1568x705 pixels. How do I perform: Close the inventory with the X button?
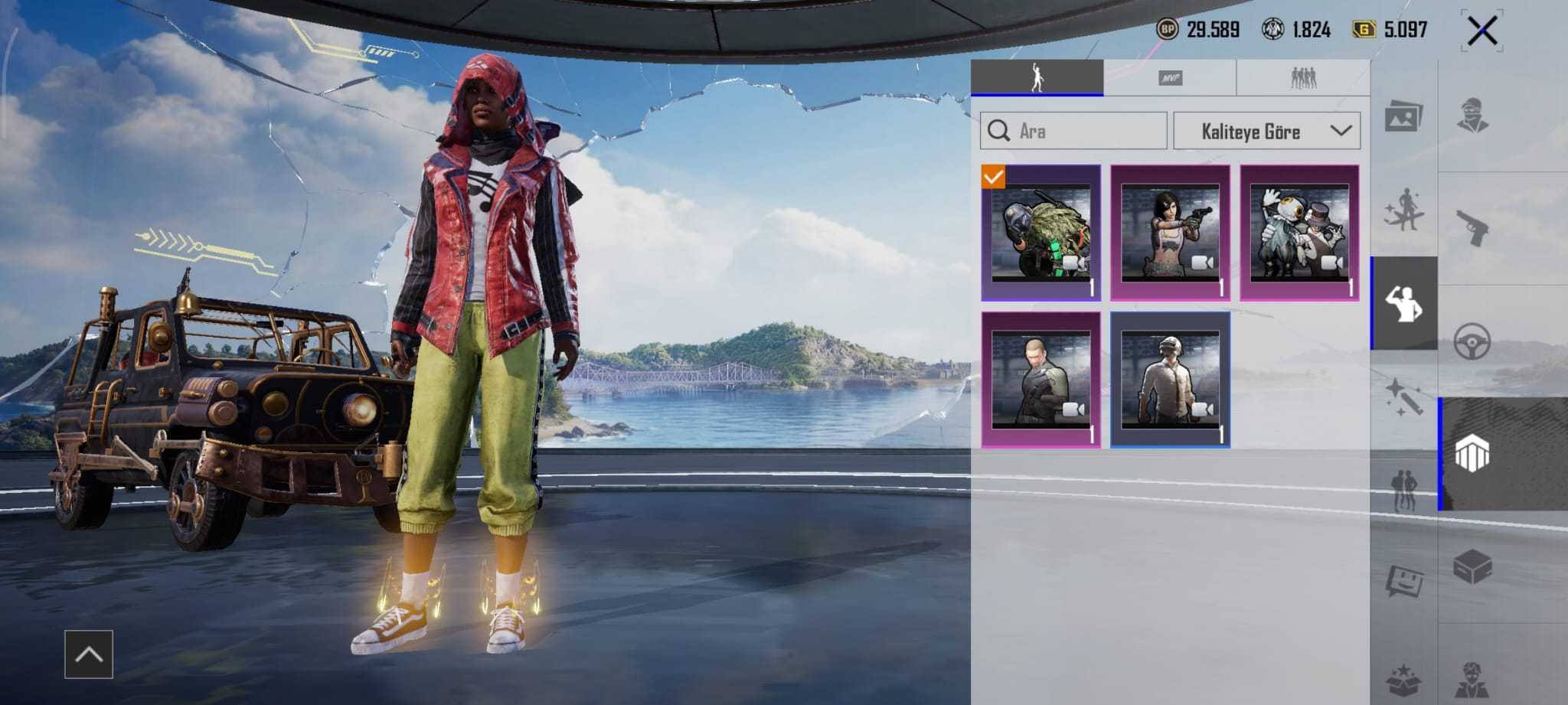[1481, 31]
